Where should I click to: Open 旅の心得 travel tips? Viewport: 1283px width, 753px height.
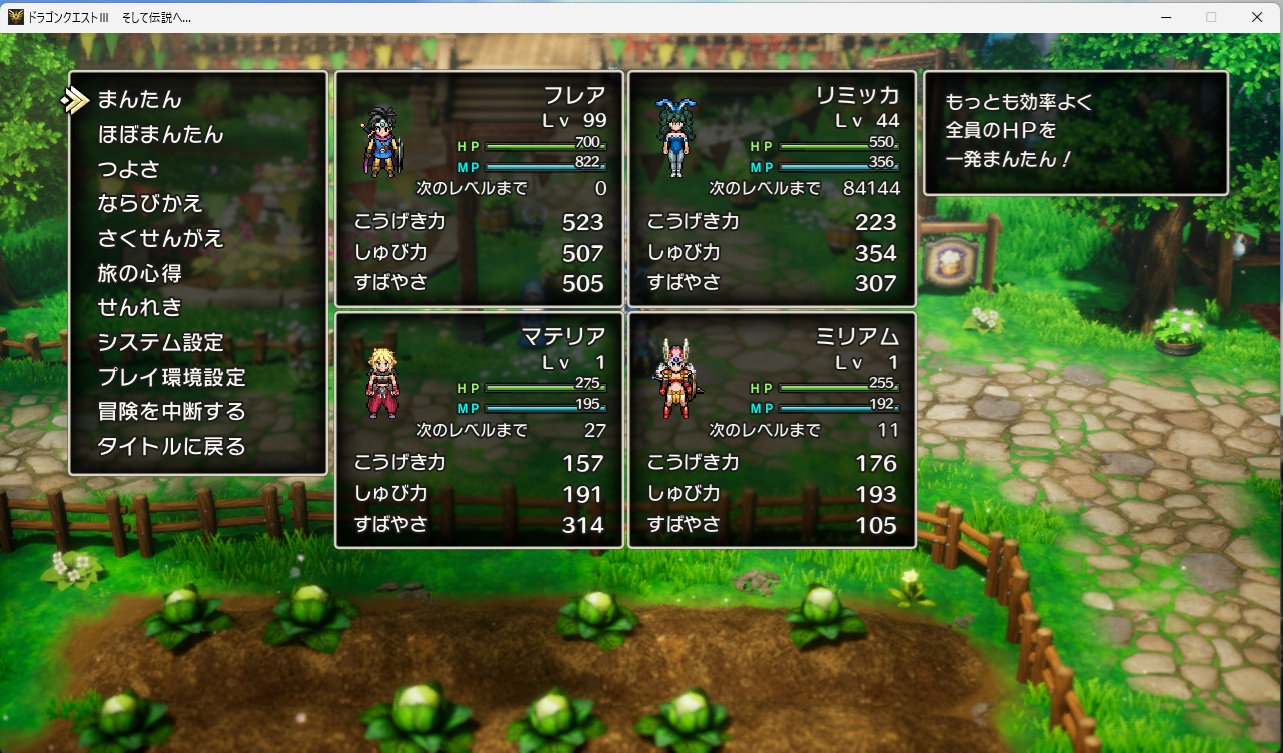pyautogui.click(x=140, y=273)
